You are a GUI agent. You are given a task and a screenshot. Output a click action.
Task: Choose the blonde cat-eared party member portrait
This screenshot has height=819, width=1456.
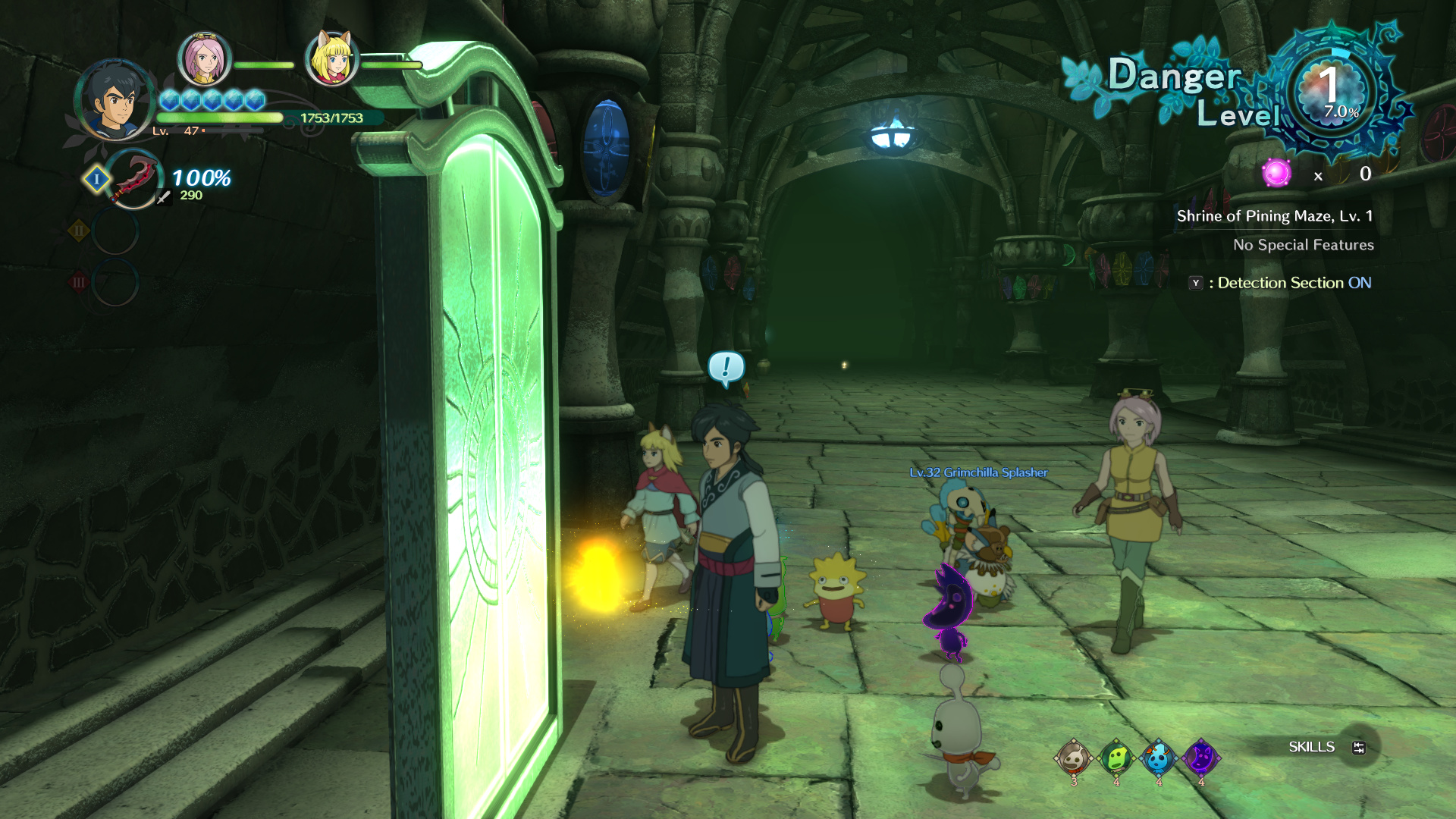coord(331,59)
